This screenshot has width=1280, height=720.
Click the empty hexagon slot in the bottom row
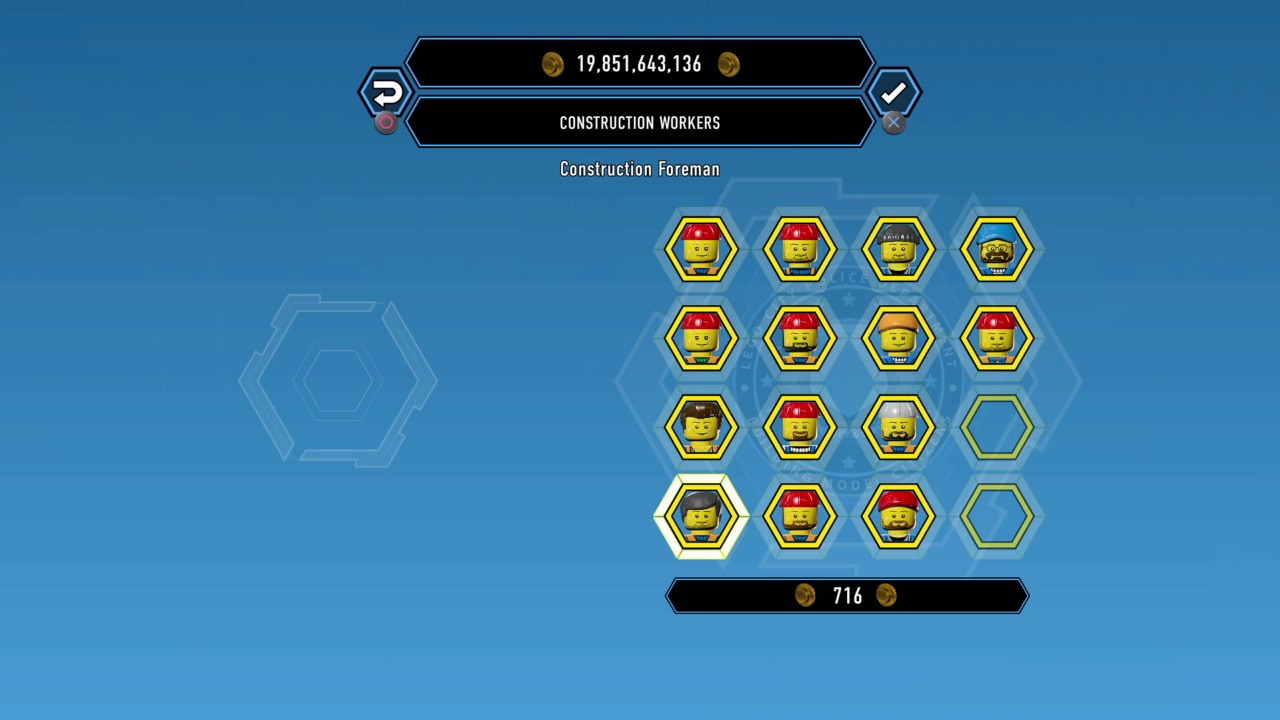point(995,517)
